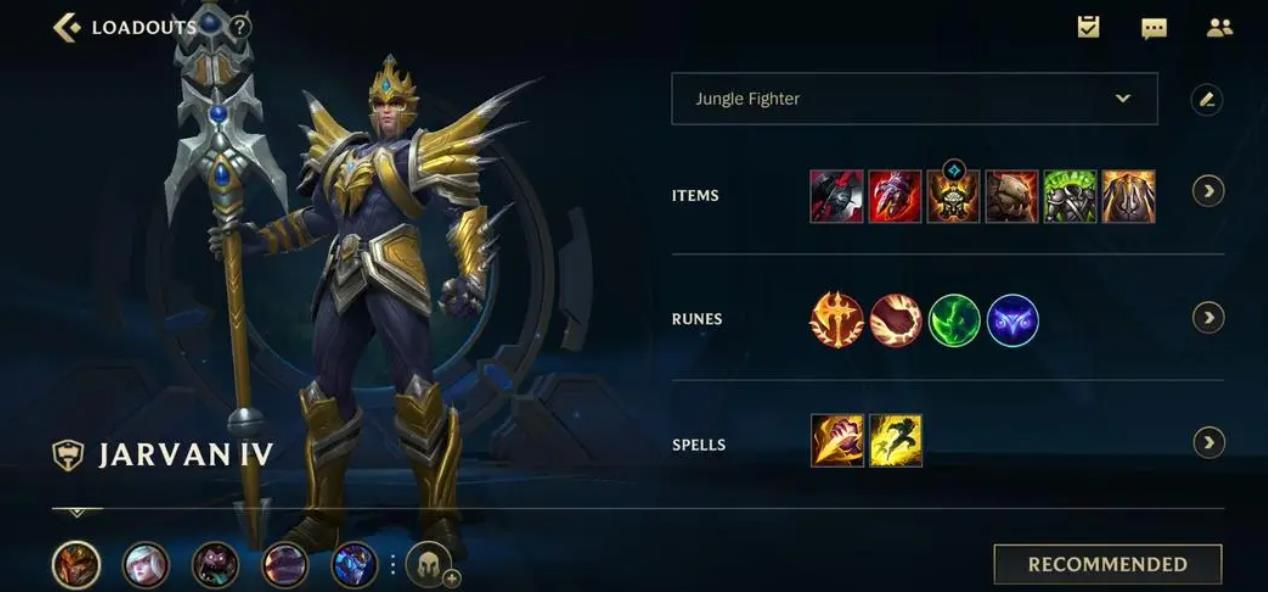The height and width of the screenshot is (592, 1268).
Task: Apply the Recommended loadout
Action: point(1107,564)
